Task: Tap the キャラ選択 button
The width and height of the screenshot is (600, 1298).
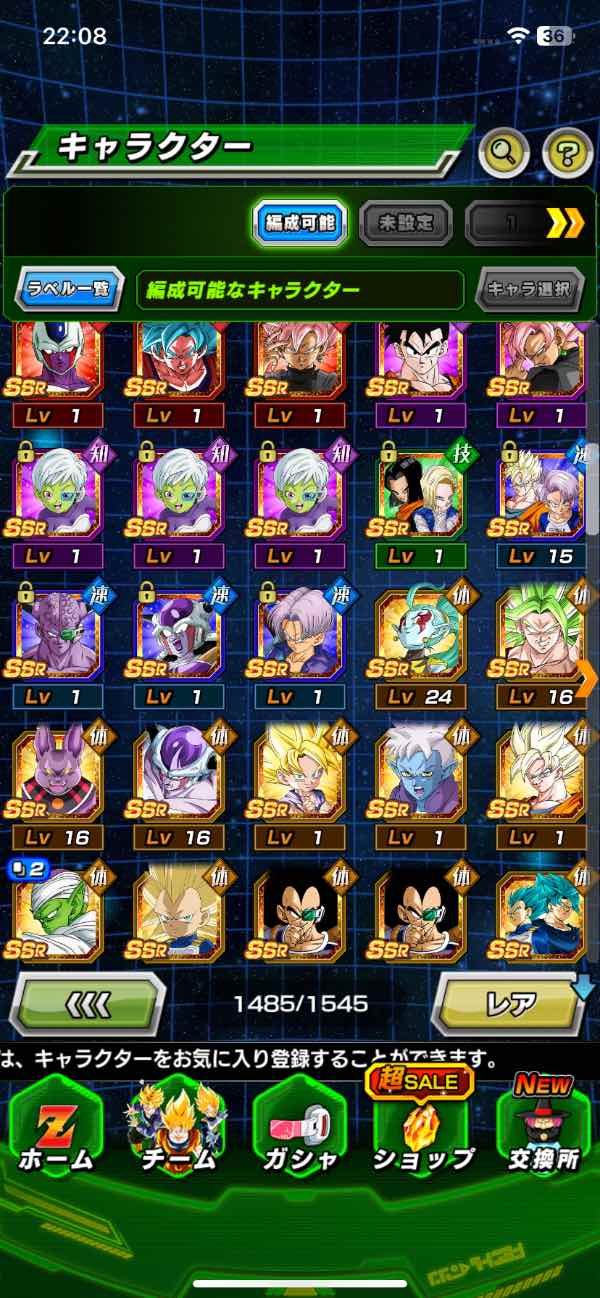Action: tap(529, 290)
